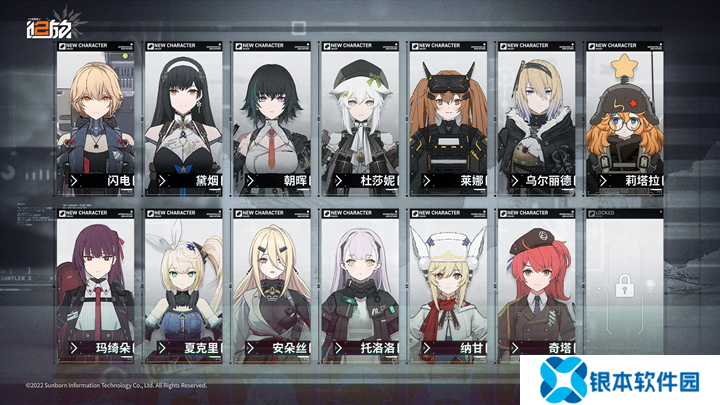Choose the 黛烟 character card
This screenshot has width=720, height=405.
[x=184, y=118]
